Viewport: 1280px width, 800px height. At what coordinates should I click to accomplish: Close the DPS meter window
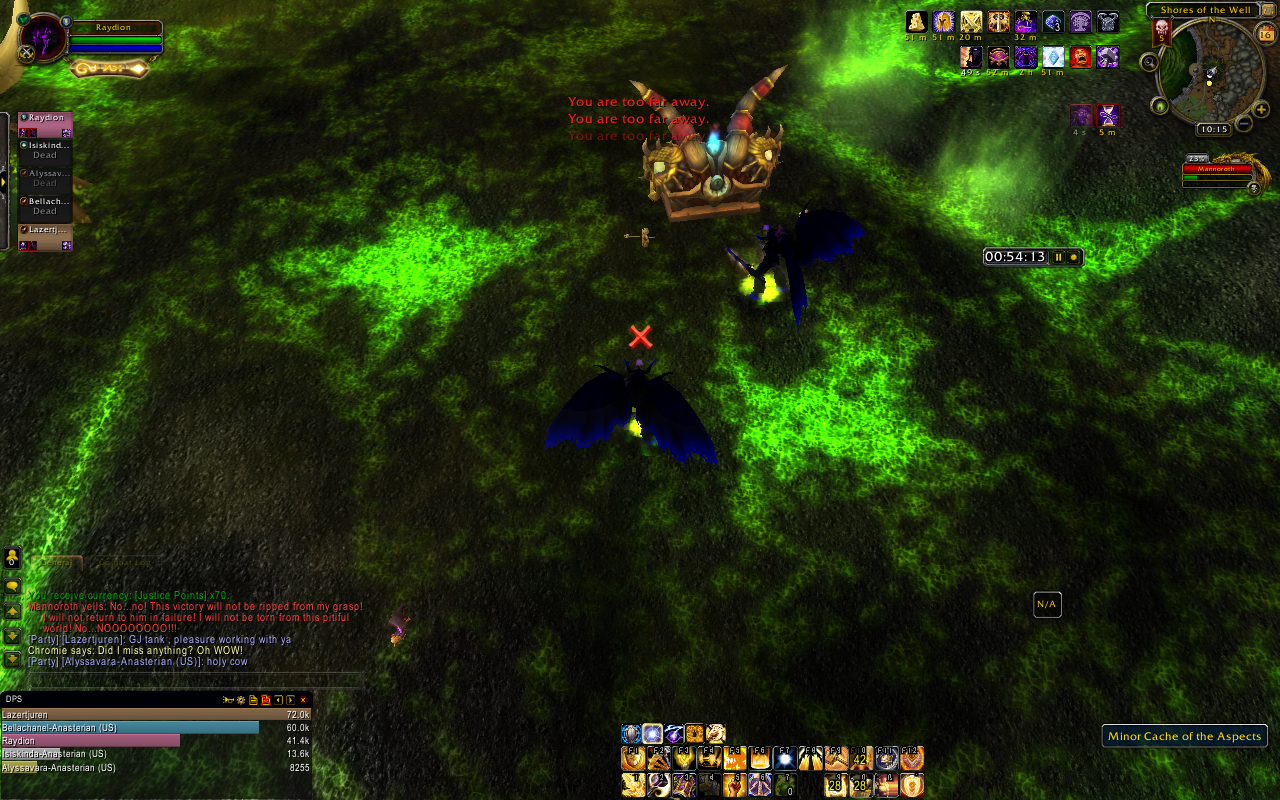pos(303,700)
